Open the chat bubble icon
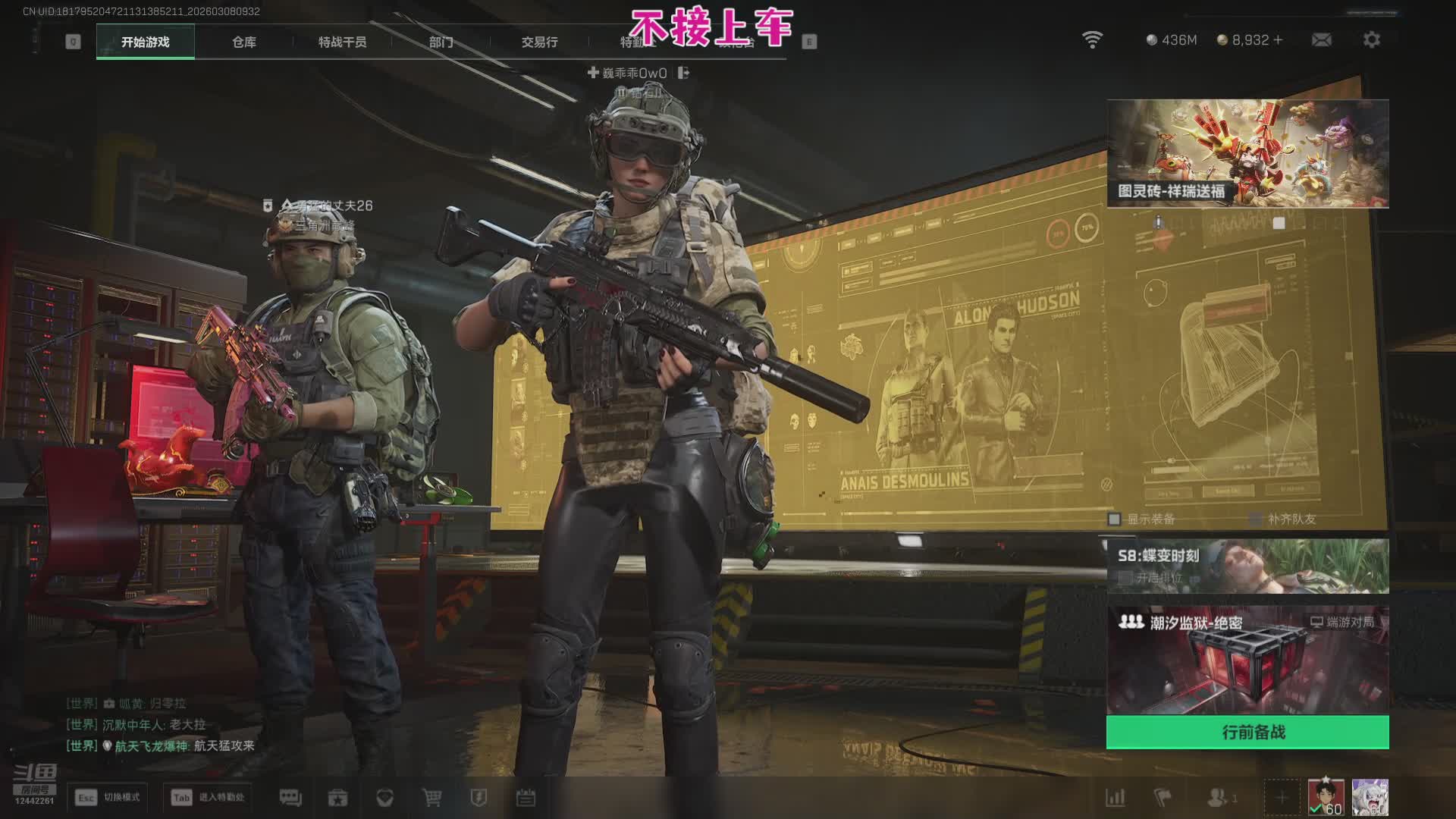Screen dimensions: 1456x819 (290, 798)
